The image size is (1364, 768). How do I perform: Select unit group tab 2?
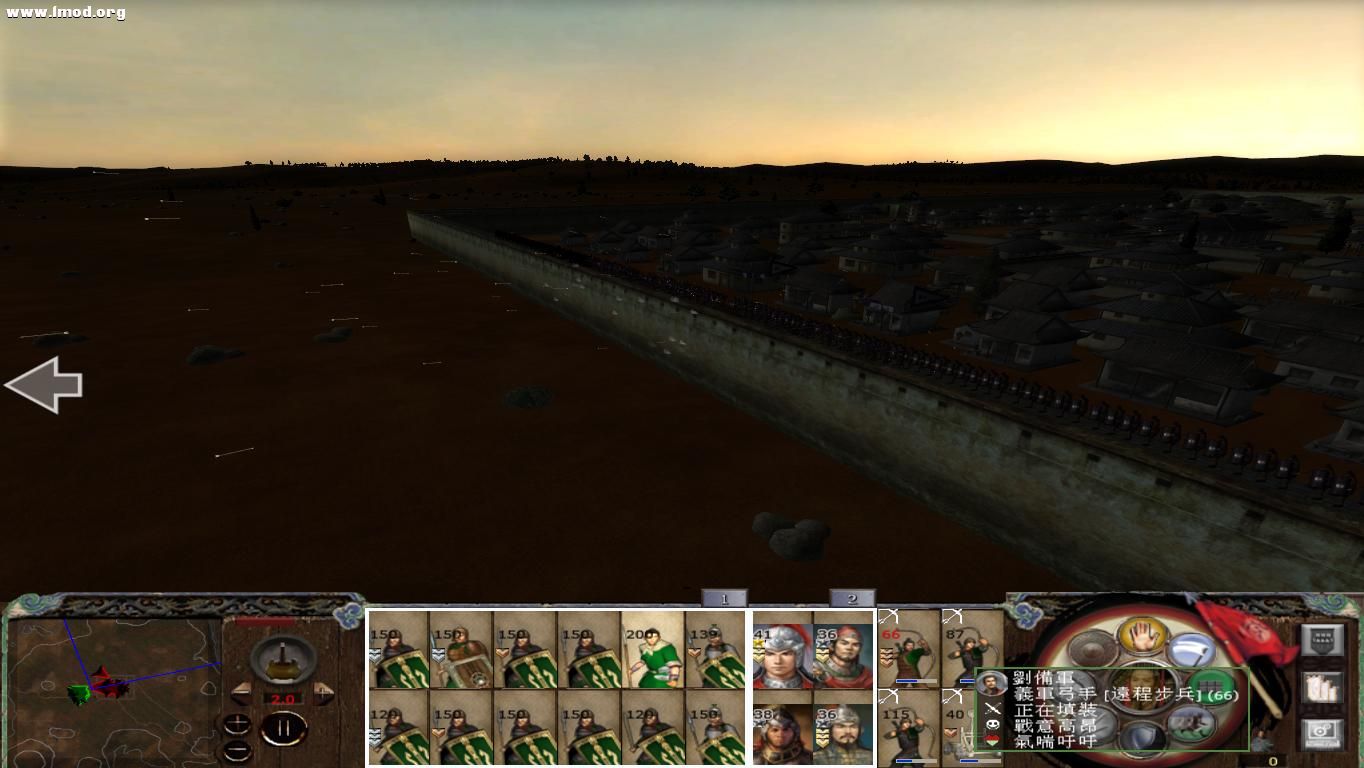[850, 596]
